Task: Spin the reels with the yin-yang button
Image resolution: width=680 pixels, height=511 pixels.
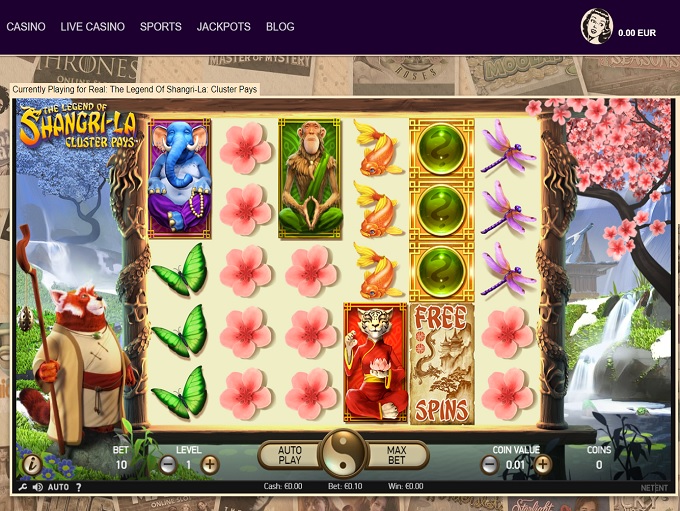Action: pyautogui.click(x=344, y=455)
